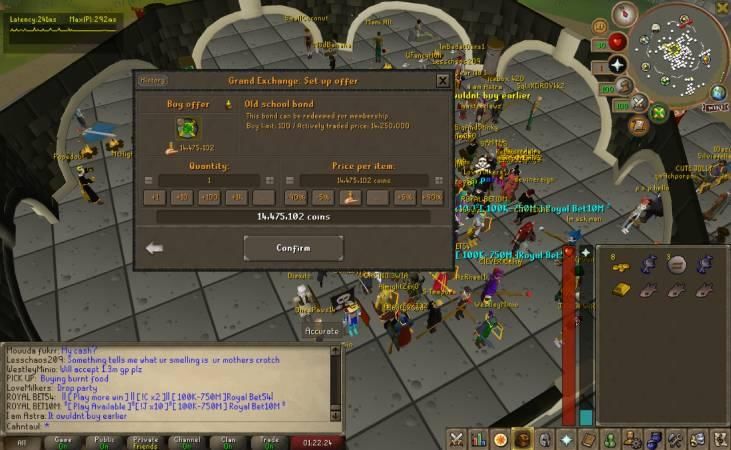
Task: Open the world map globe icon
Action: [717, 93]
